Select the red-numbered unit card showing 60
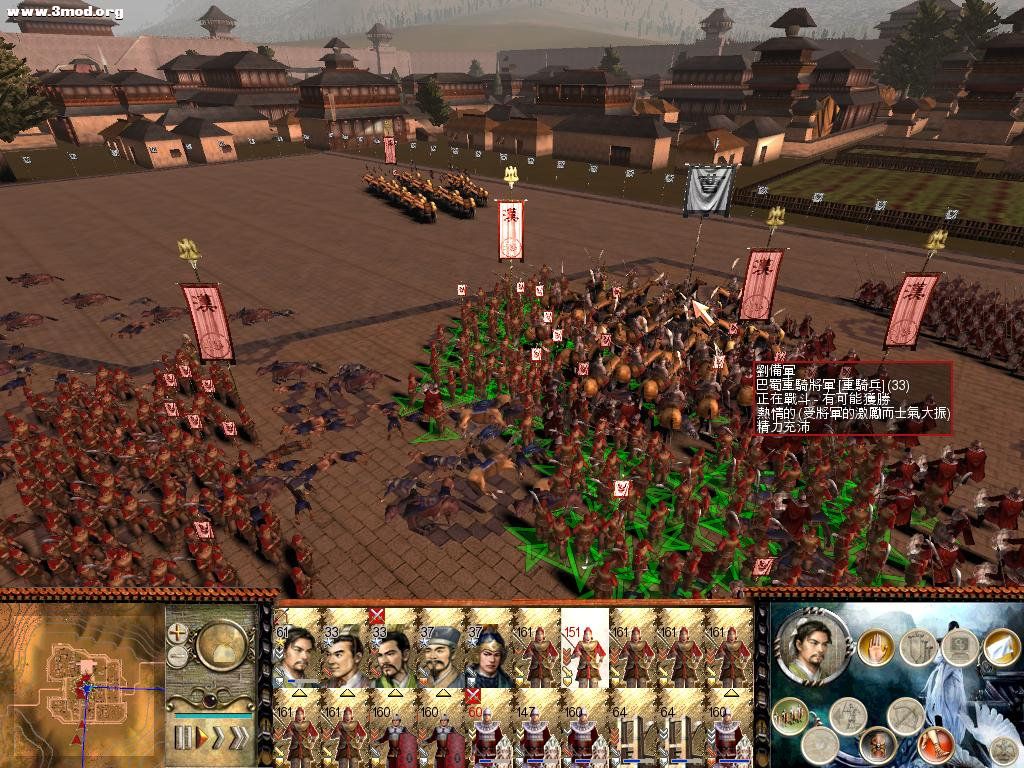The width and height of the screenshot is (1024, 768). (x=490, y=727)
